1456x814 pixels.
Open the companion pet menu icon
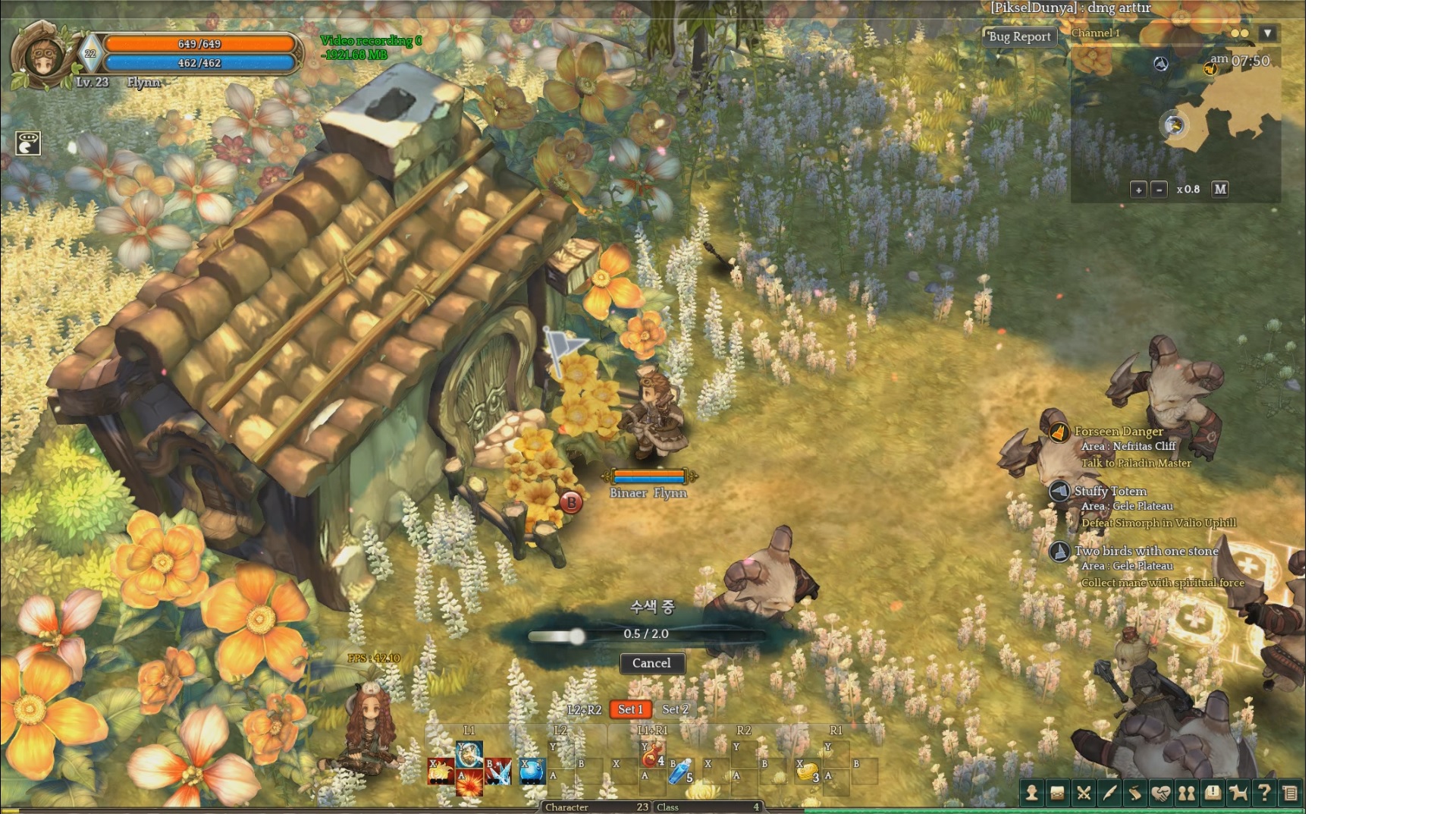(1238, 794)
